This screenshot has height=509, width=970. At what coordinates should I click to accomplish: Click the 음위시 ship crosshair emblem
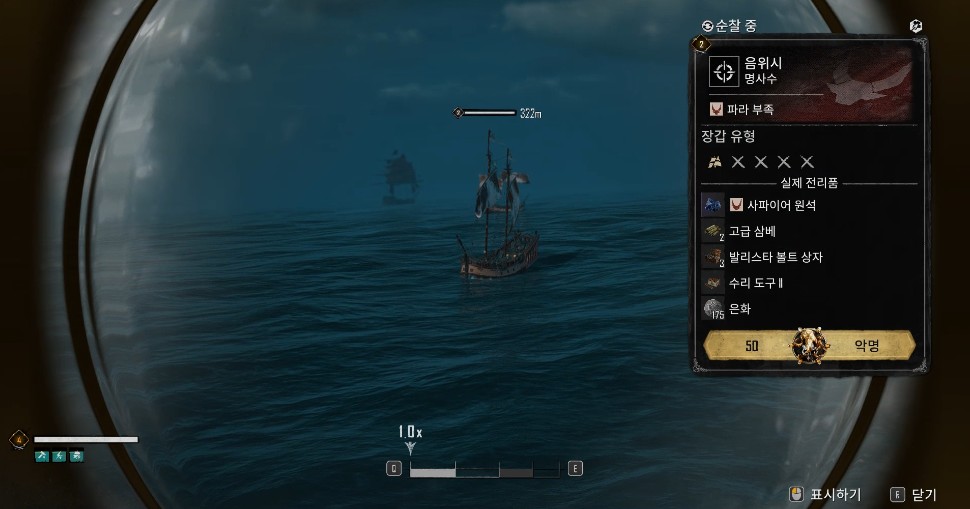723,71
